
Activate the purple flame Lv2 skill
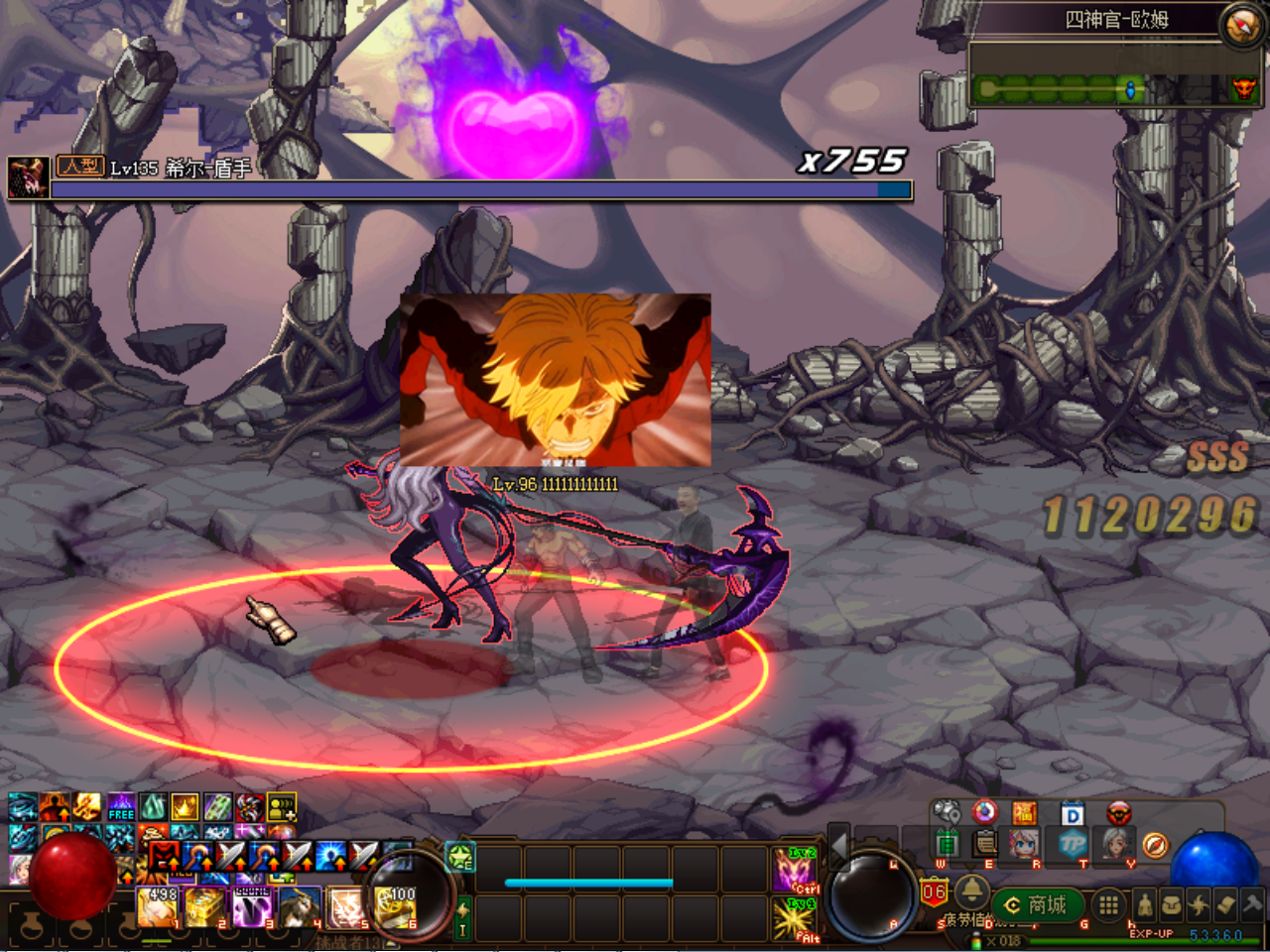pyautogui.click(x=795, y=870)
